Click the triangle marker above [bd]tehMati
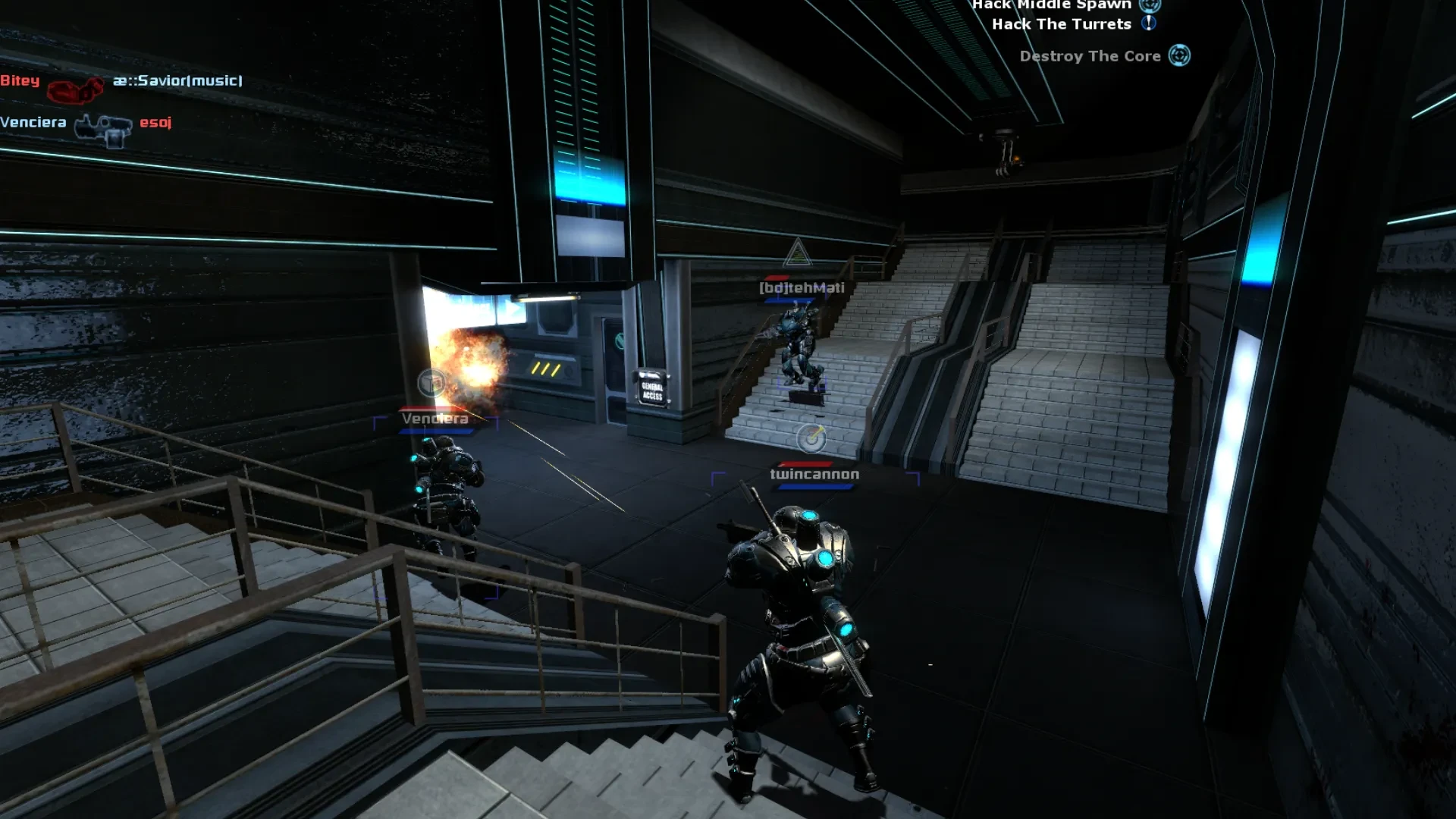The image size is (1456, 819). pos(797,253)
